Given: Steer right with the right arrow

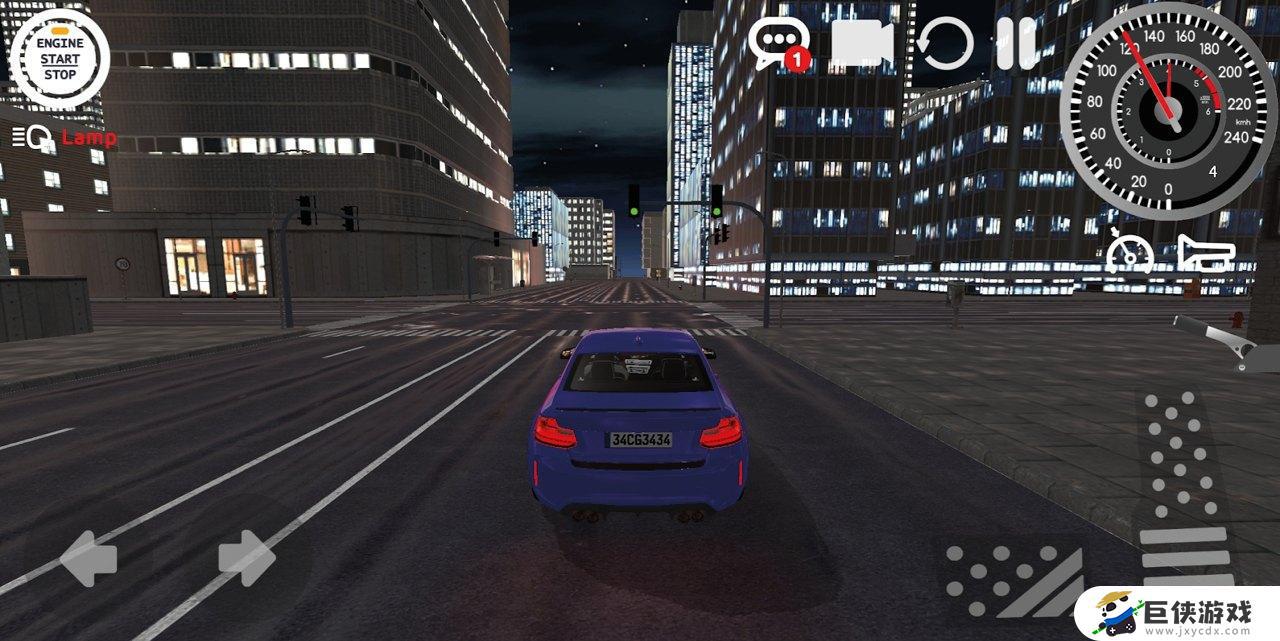Looking at the screenshot, I should click(246, 558).
